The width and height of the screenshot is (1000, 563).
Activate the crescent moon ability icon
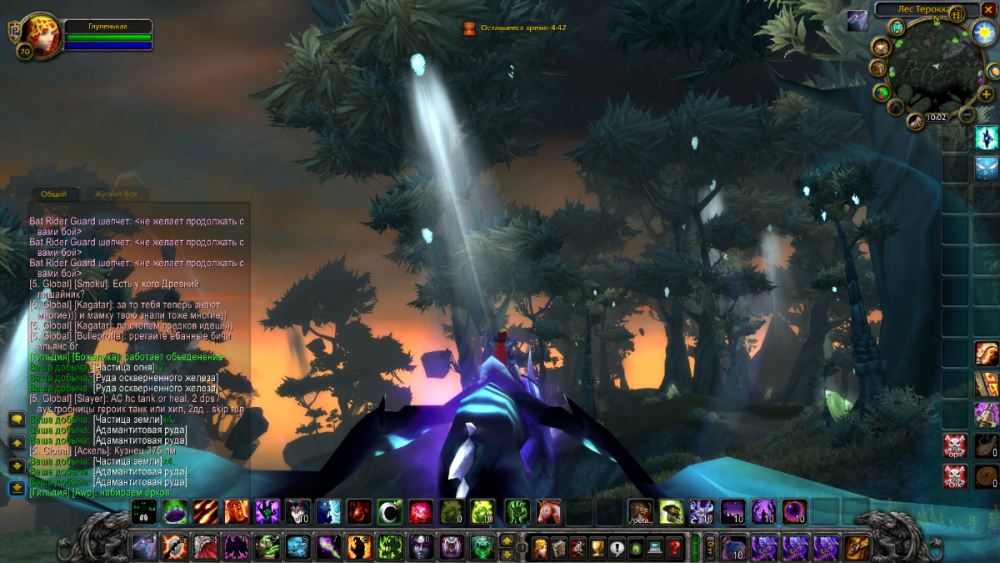tap(390, 512)
